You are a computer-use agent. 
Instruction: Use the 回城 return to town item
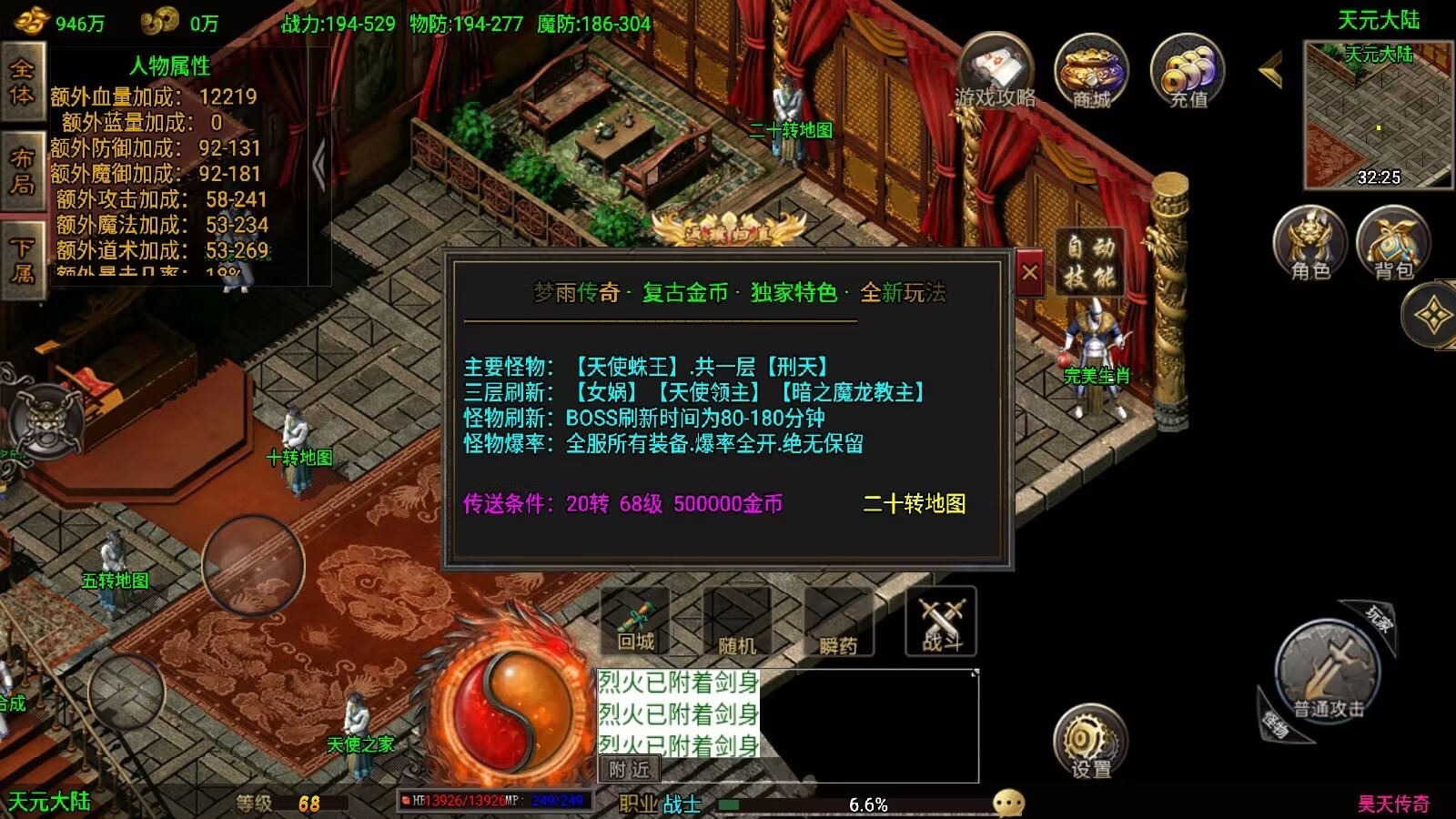635,622
